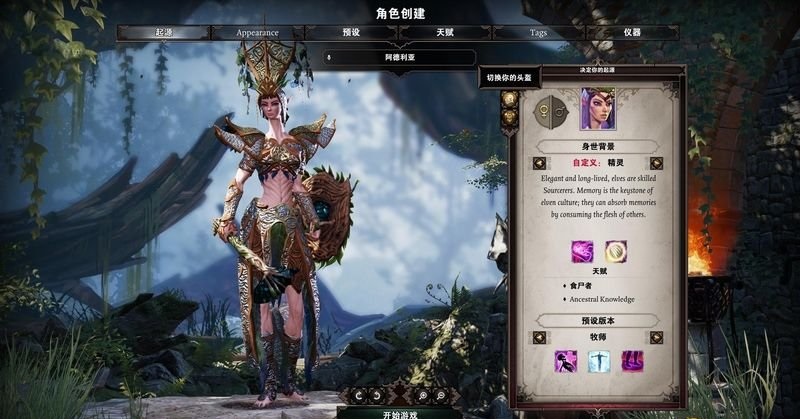The height and width of the screenshot is (419, 800).
Task: Click the golden ring racial skill icon
Action: tap(615, 252)
